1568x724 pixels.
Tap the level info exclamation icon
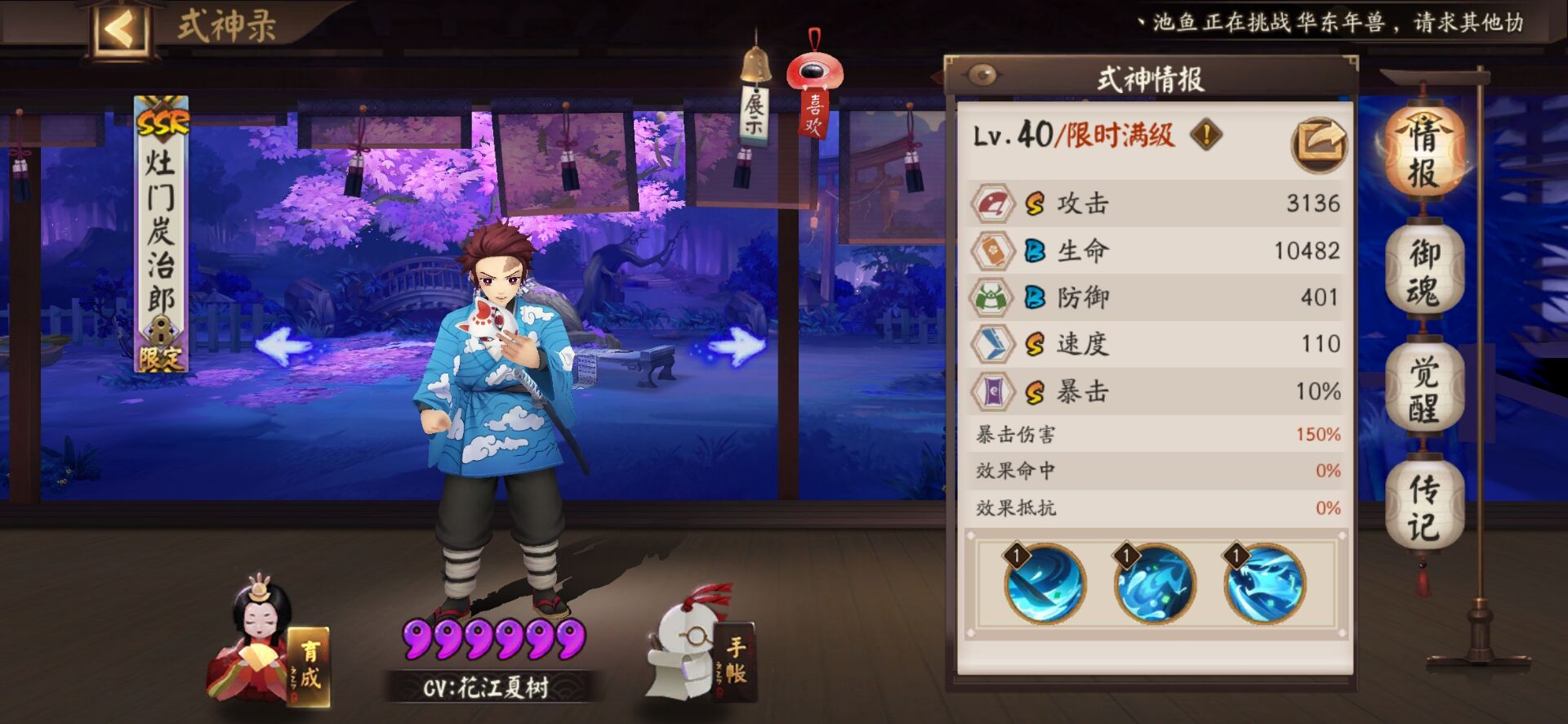coord(1206,134)
